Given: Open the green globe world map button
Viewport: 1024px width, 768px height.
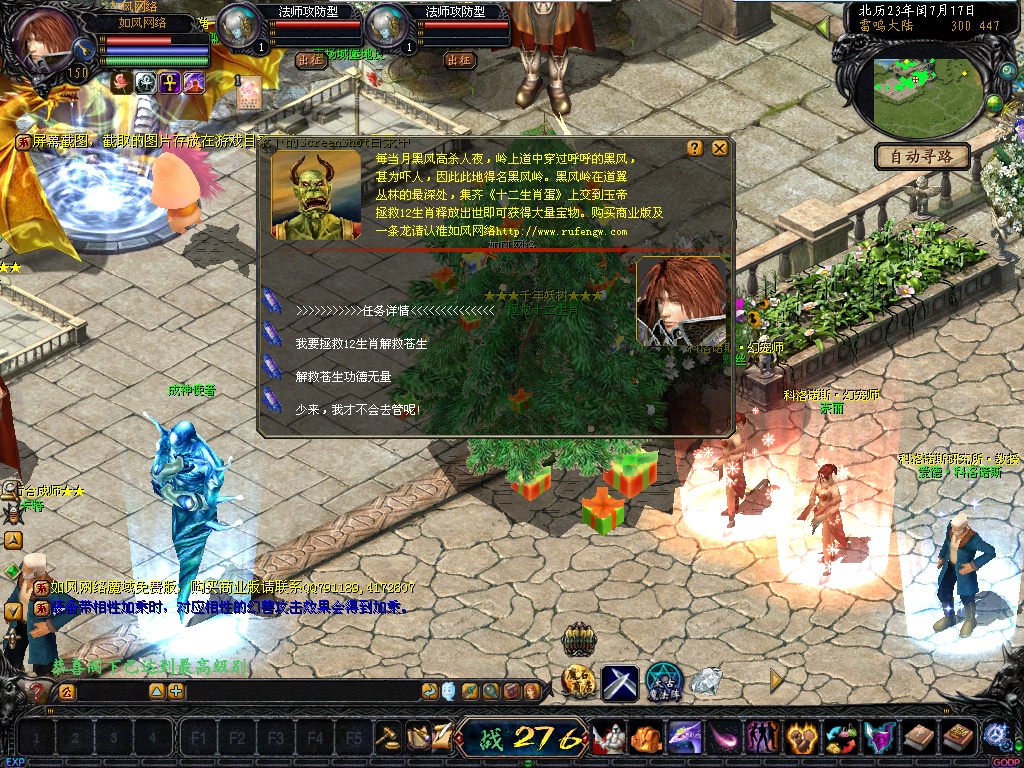Looking at the screenshot, I should [994, 104].
